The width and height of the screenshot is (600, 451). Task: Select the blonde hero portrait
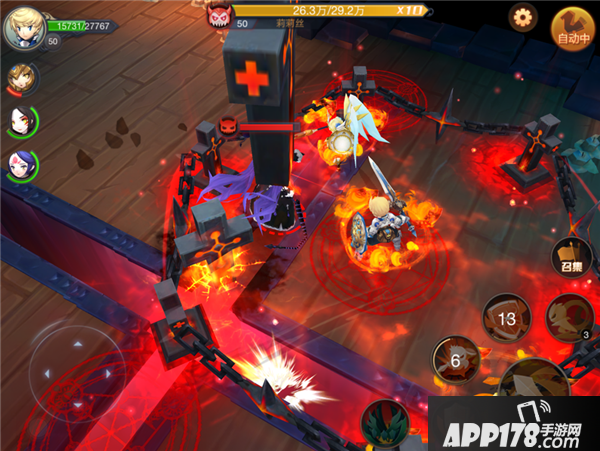click(22, 27)
